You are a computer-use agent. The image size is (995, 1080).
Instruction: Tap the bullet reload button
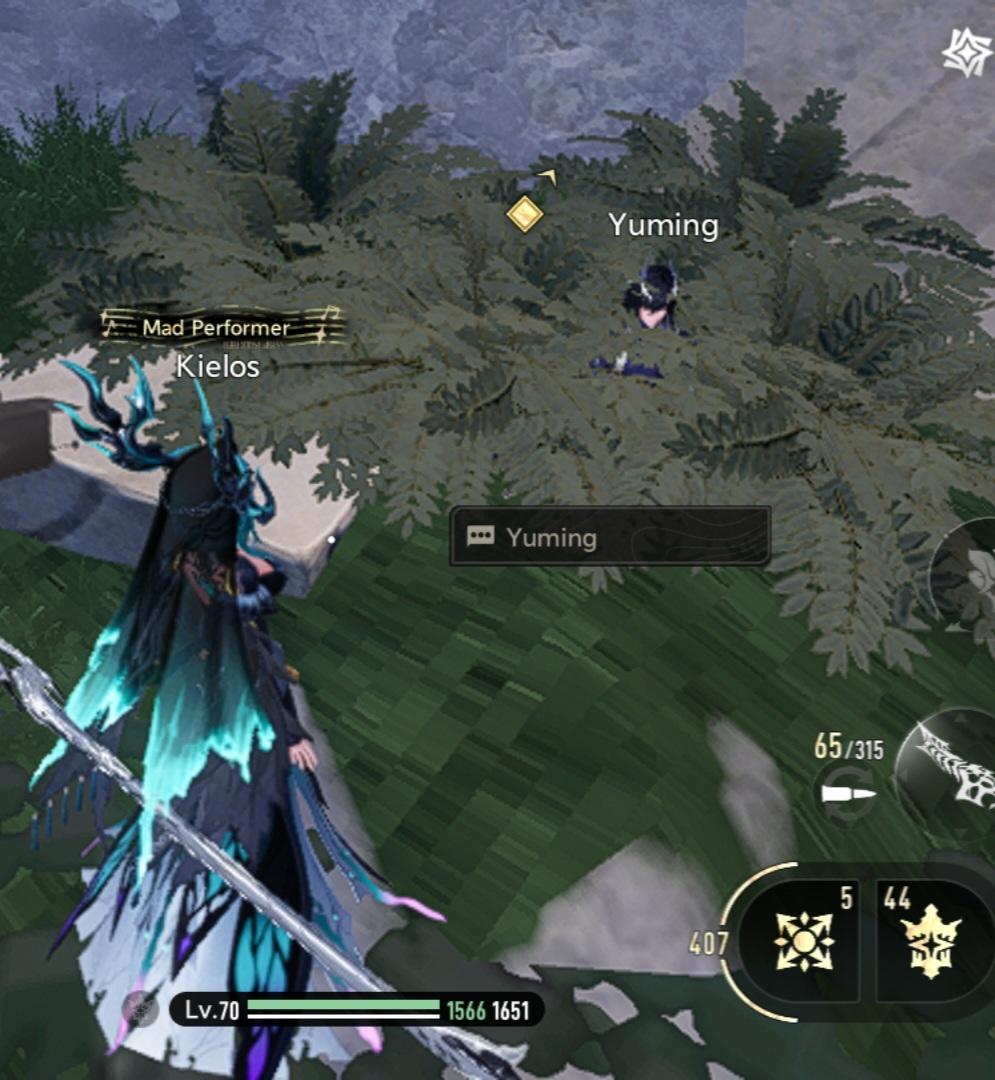click(x=846, y=793)
